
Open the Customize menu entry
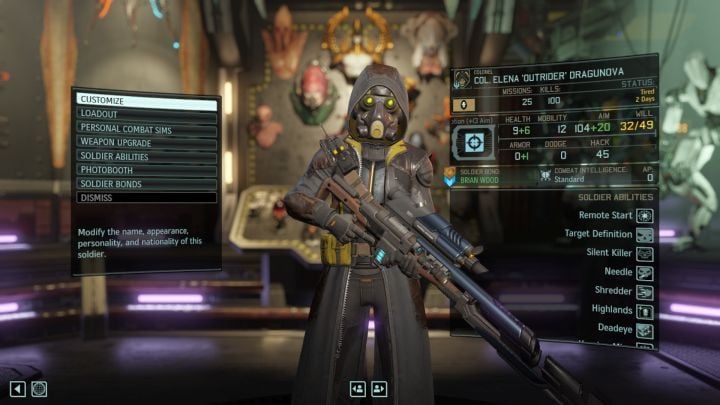pyautogui.click(x=145, y=102)
